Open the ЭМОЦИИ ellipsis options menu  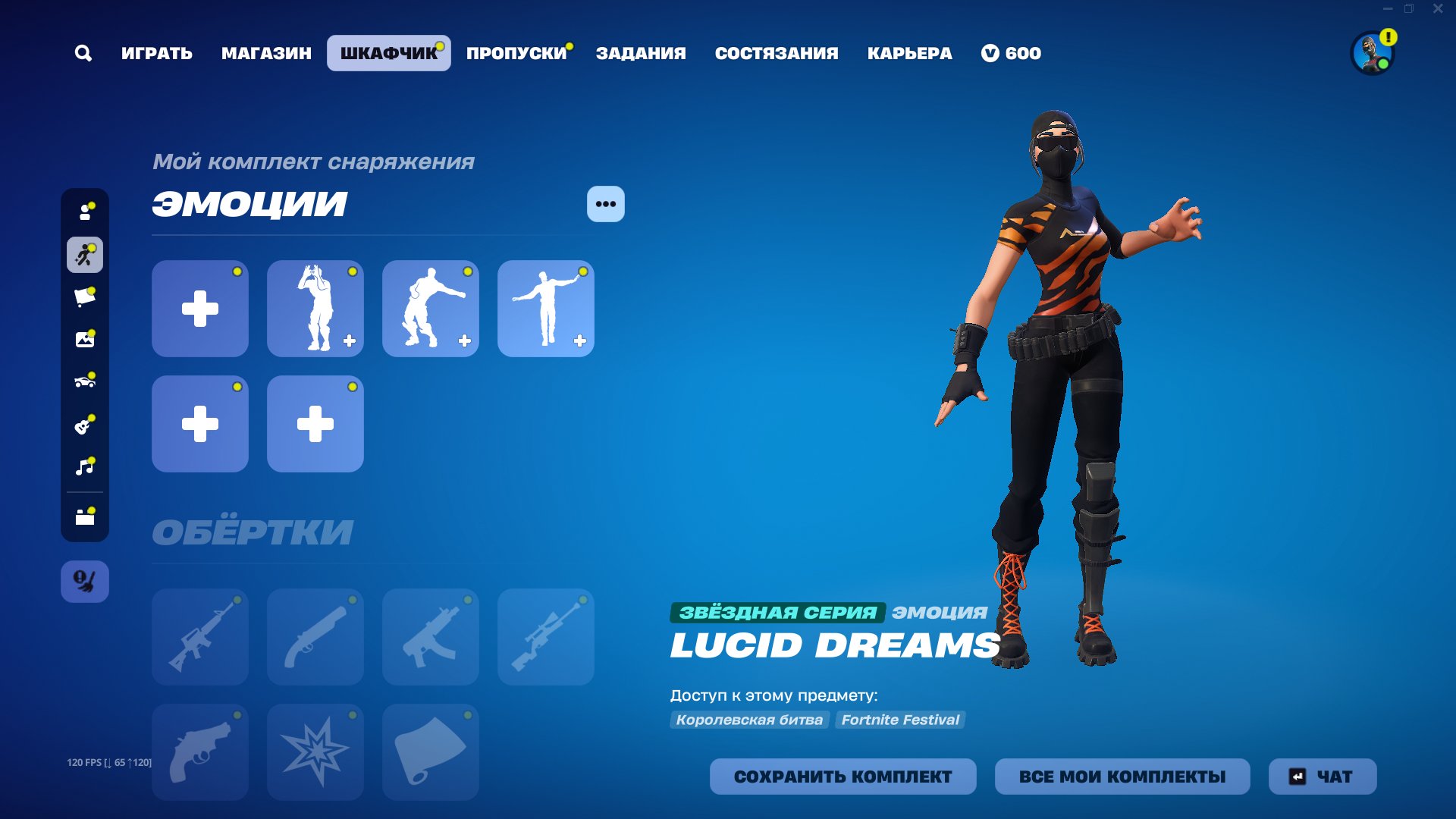point(604,203)
